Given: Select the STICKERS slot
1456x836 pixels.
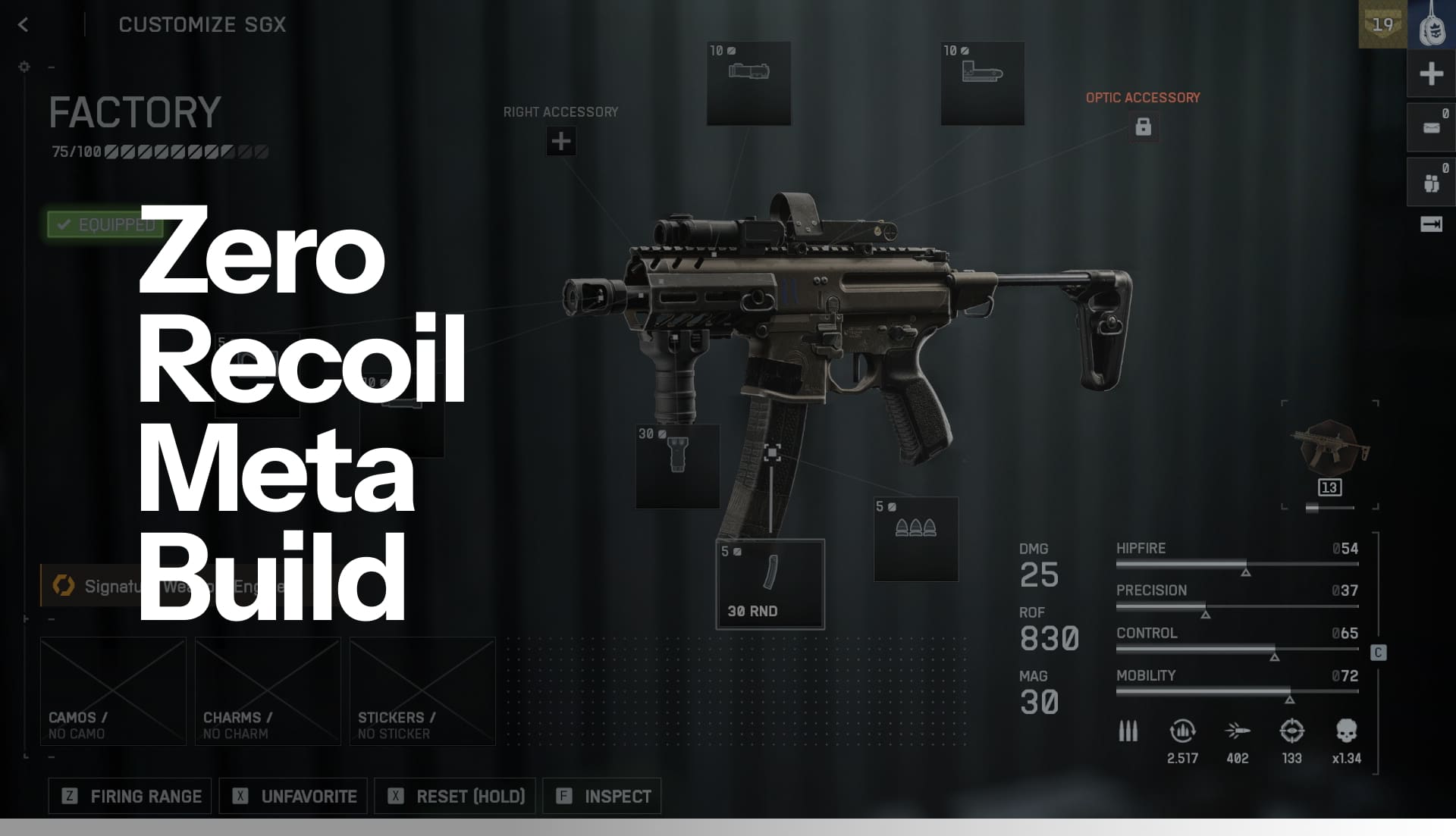Looking at the screenshot, I should [x=422, y=690].
